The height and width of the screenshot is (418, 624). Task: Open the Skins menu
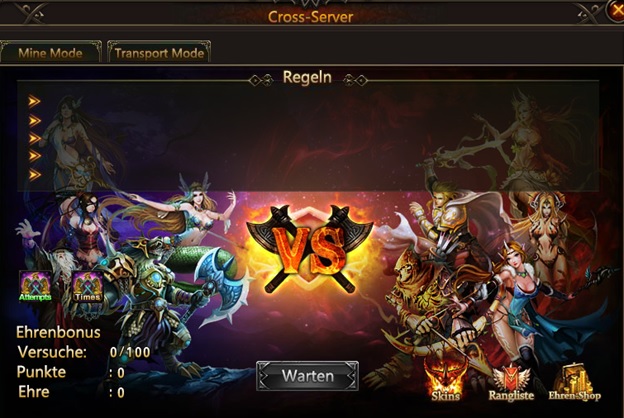[444, 380]
